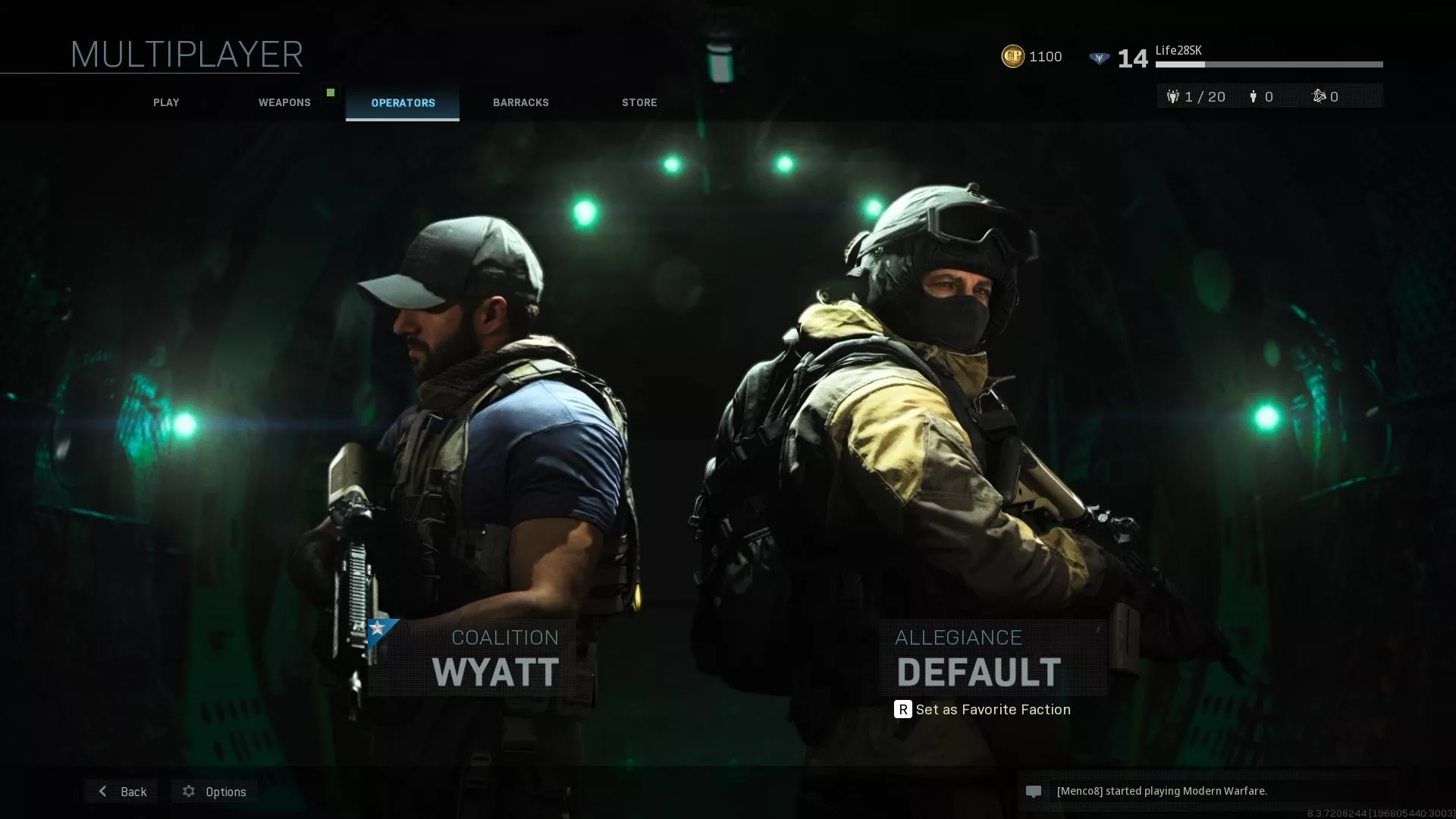Click the Options gear icon
The image size is (1456, 819).
[x=188, y=791]
